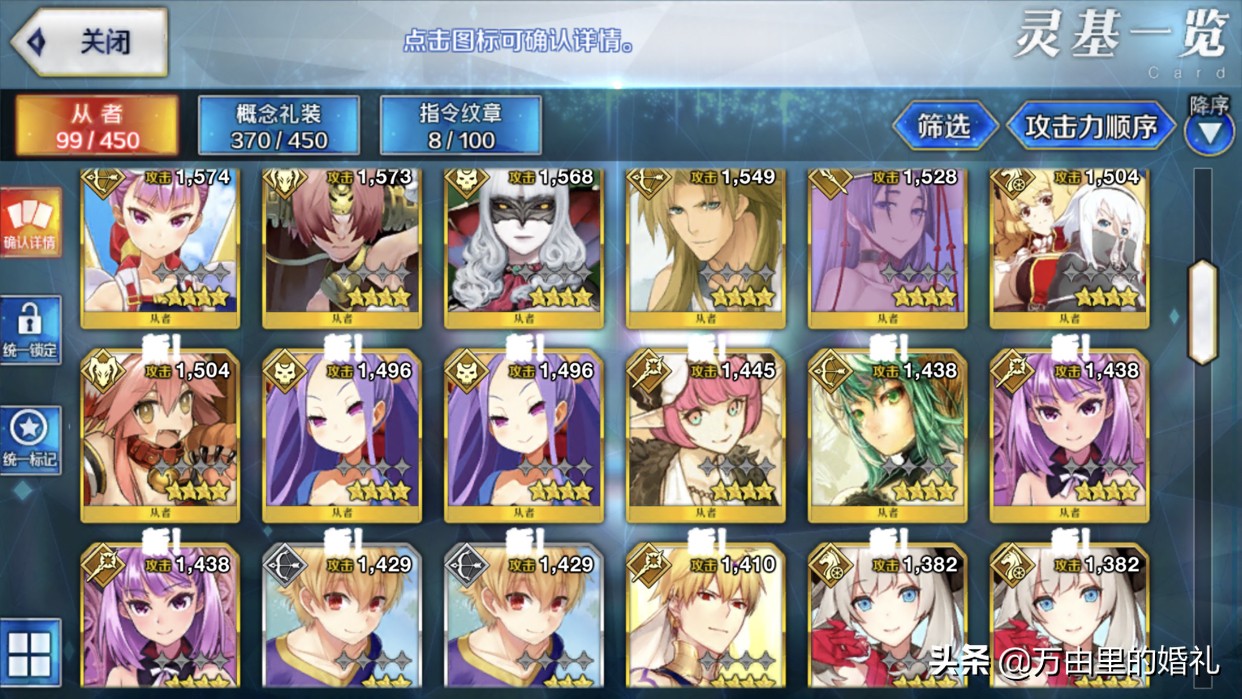Click the 统一锁定 batch lock button
This screenshot has width=1242, height=699.
(x=30, y=331)
